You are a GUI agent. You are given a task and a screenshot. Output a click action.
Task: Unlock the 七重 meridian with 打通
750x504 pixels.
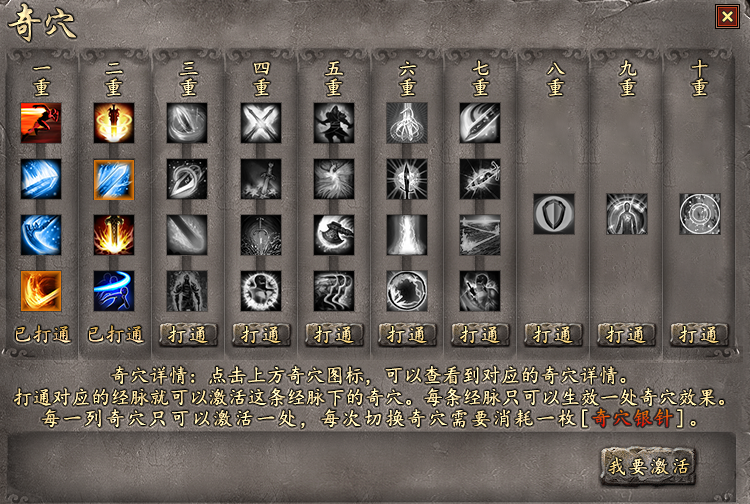pyautogui.click(x=480, y=334)
